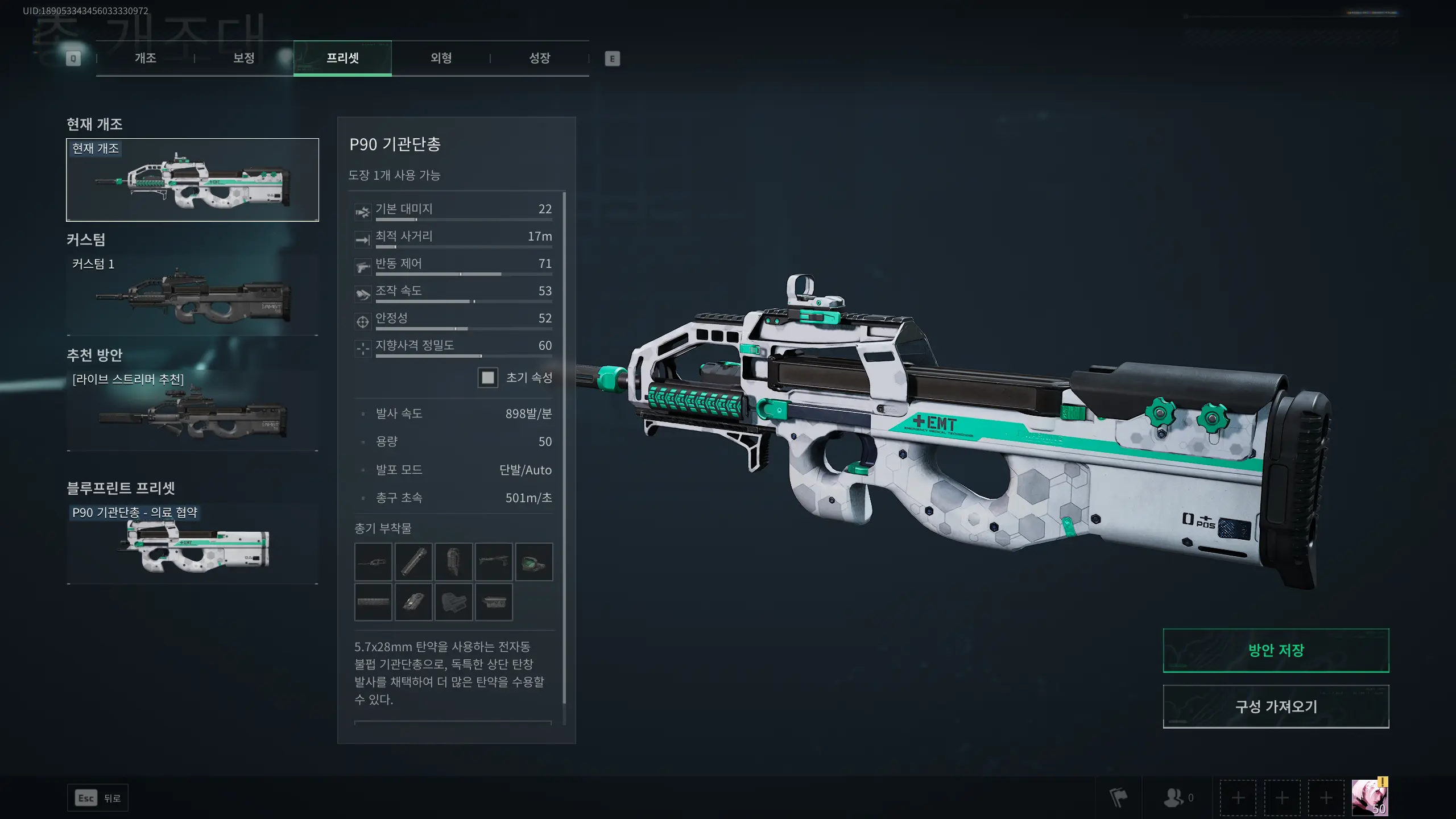Screen dimensions: 1456x819
Task: Select the stock attachment icon
Action: (454, 602)
